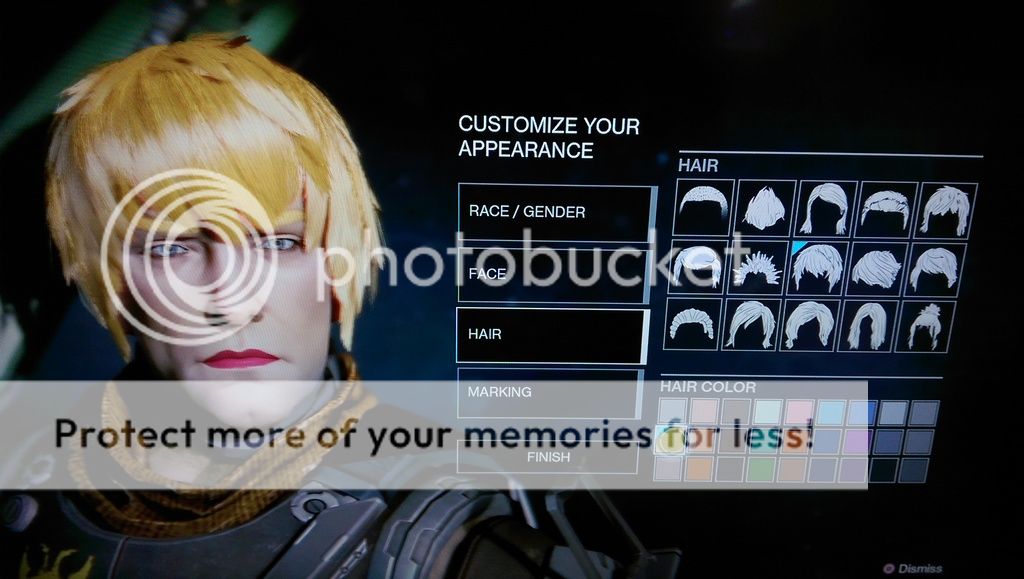The image size is (1024, 579).
Task: Pick the curly braided-rows hairstyle
Action: [x=692, y=326]
